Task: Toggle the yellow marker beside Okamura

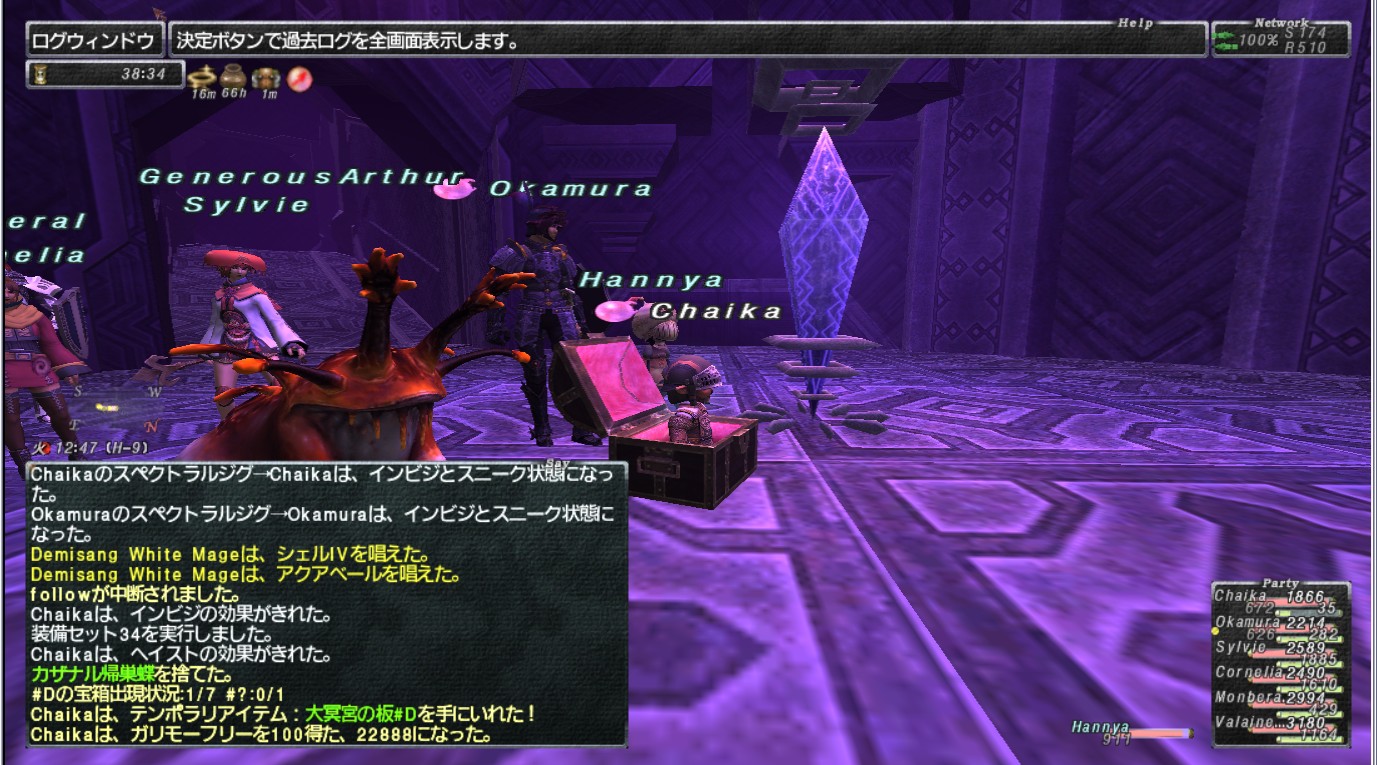Action: point(1214,630)
